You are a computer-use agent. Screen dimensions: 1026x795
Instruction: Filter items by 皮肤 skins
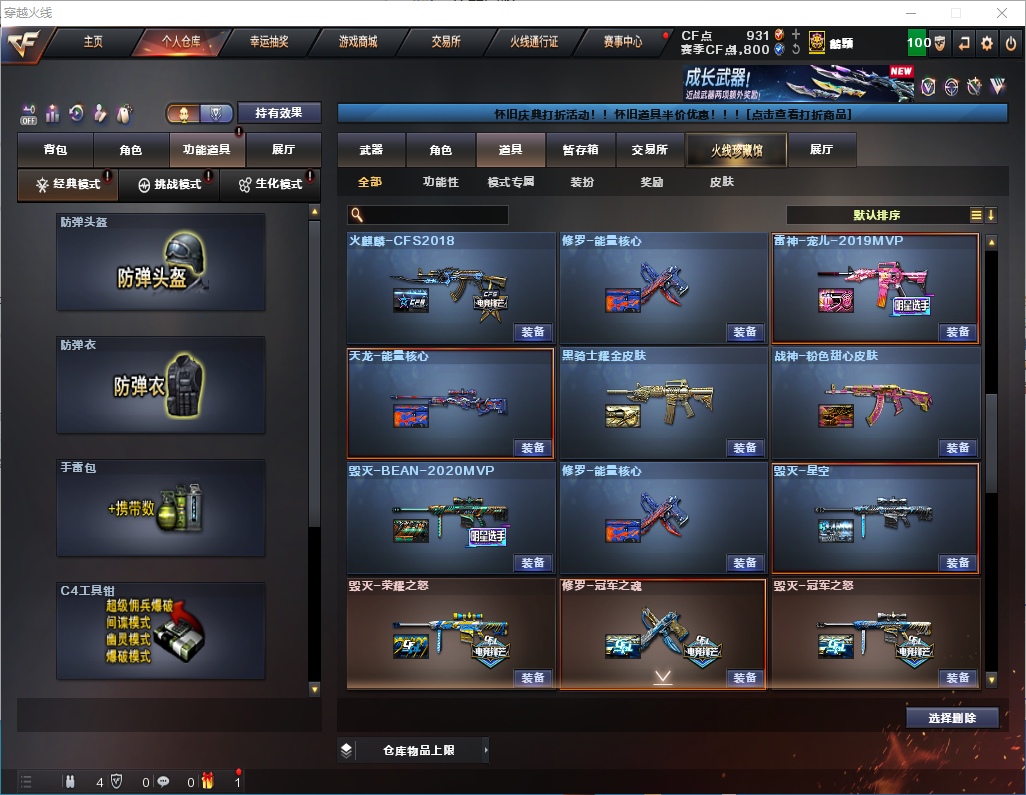[721, 182]
